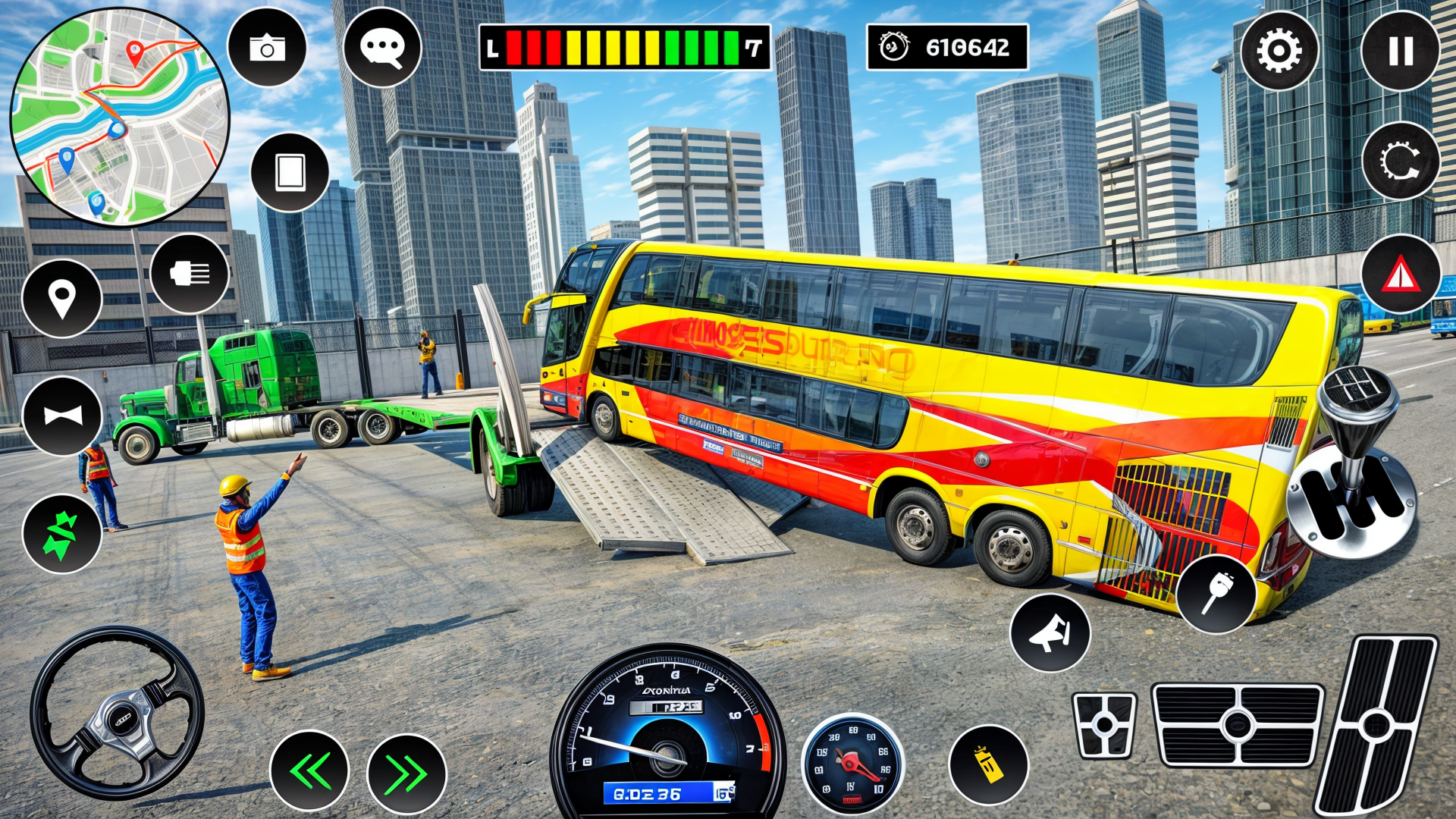The height and width of the screenshot is (819, 1456).
Task: Tap the coin counter showing 610642
Action: pyautogui.click(x=944, y=49)
